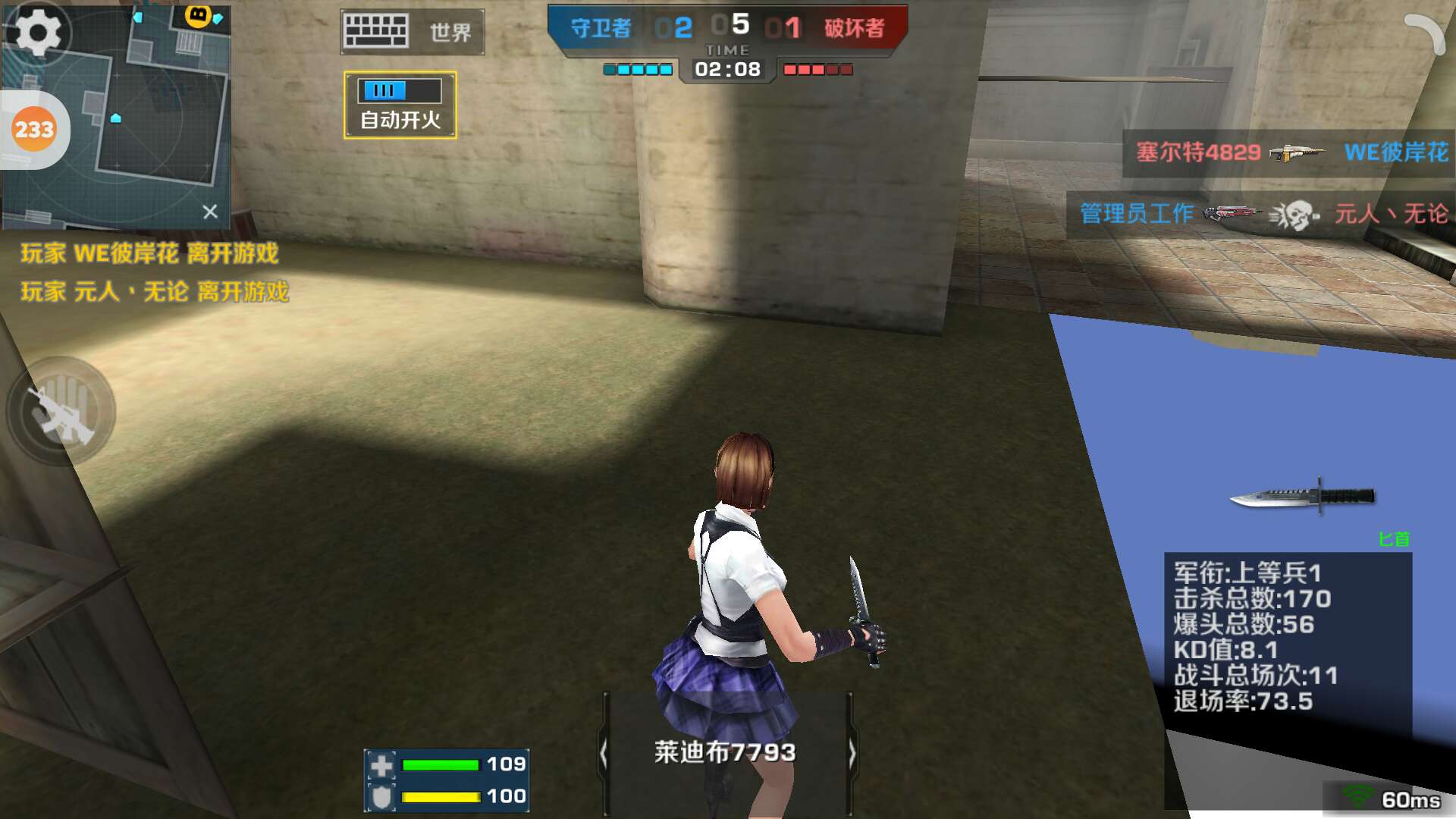Open the 世界 chat keyboard
This screenshot has height=819, width=1456.
[412, 32]
